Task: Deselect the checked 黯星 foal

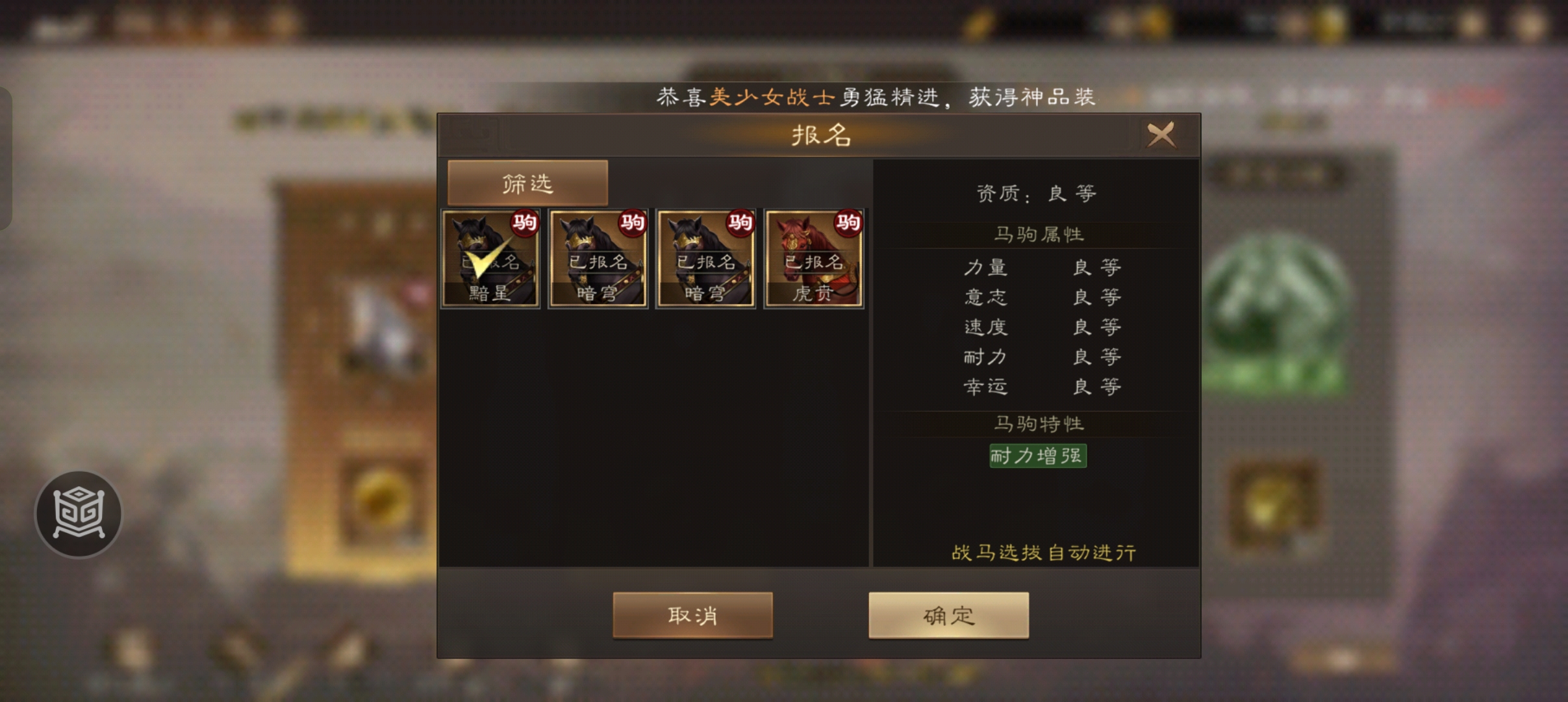Action: [490, 259]
